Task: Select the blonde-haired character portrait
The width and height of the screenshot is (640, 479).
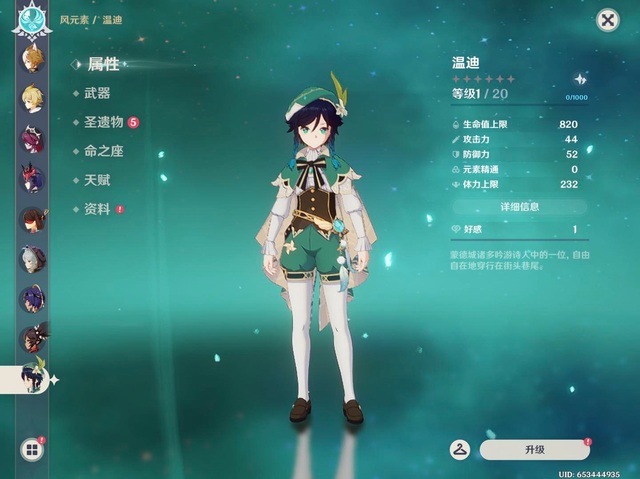Action: (32, 96)
